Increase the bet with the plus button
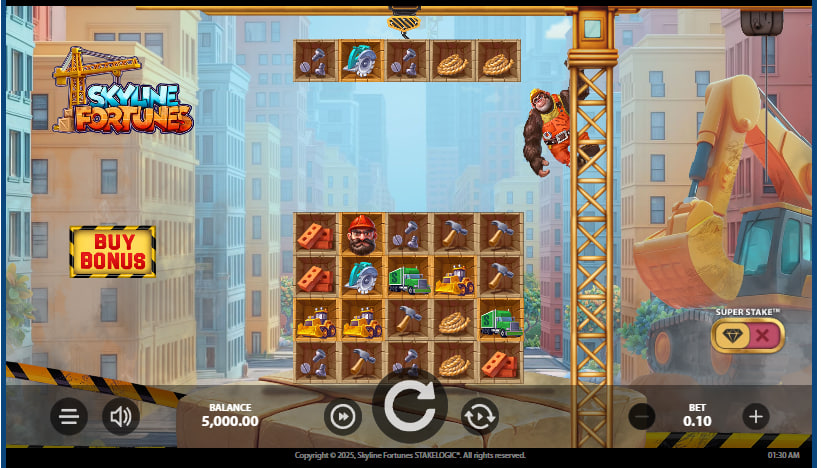821x468 pixels. pos(756,416)
